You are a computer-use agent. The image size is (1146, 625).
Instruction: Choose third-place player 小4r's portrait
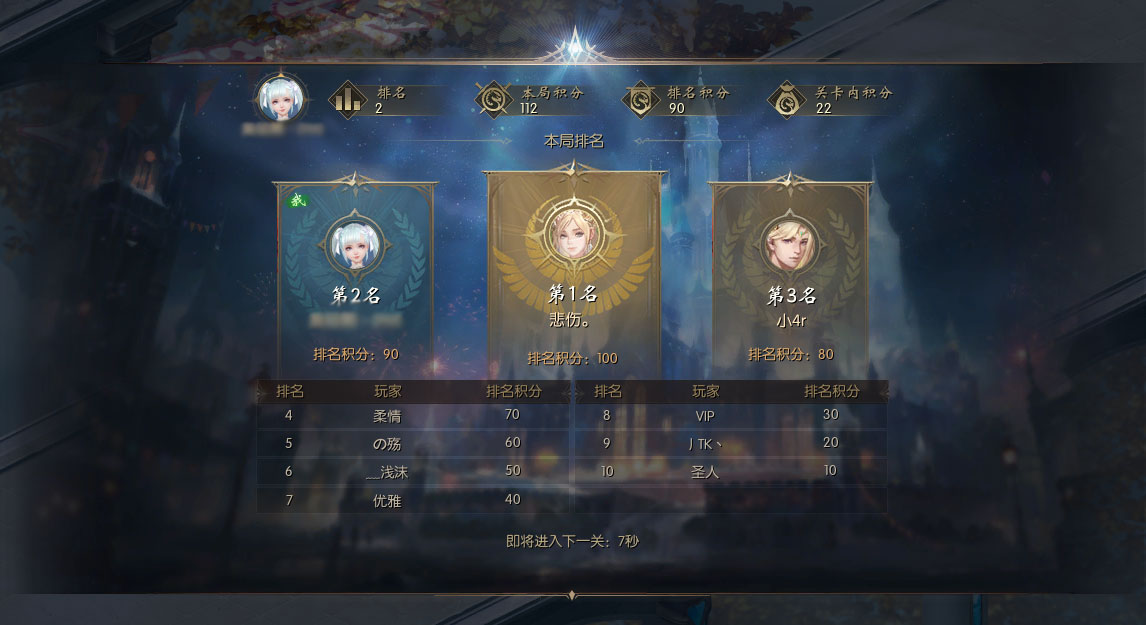(790, 244)
